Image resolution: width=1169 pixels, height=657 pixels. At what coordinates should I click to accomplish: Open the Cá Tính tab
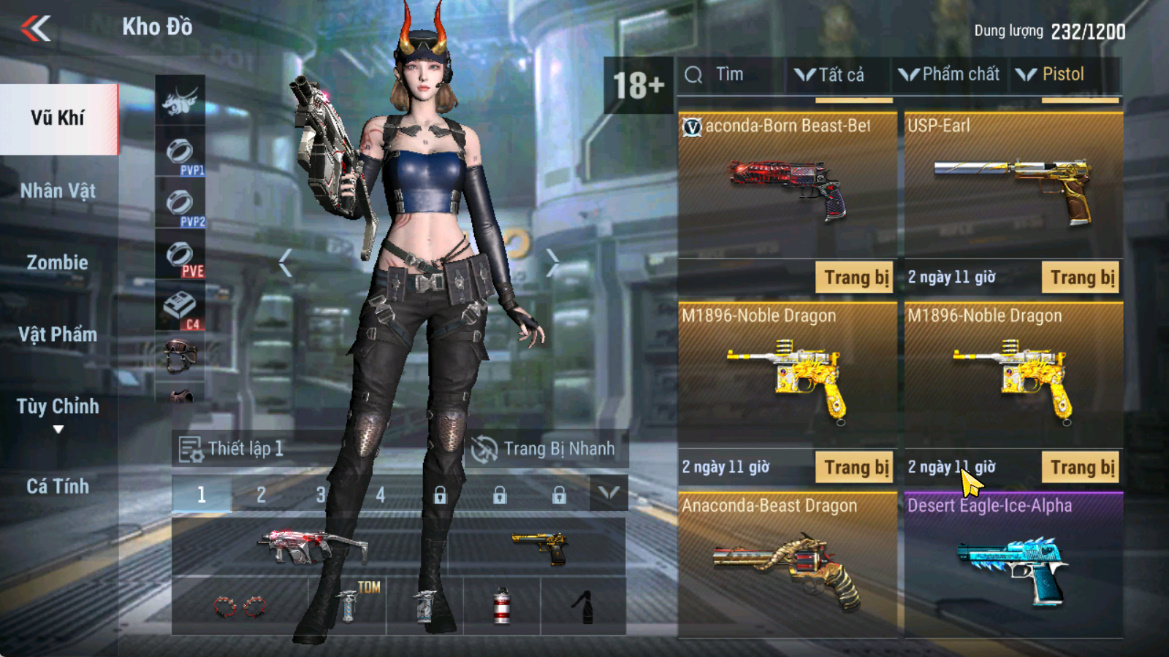pos(57,487)
